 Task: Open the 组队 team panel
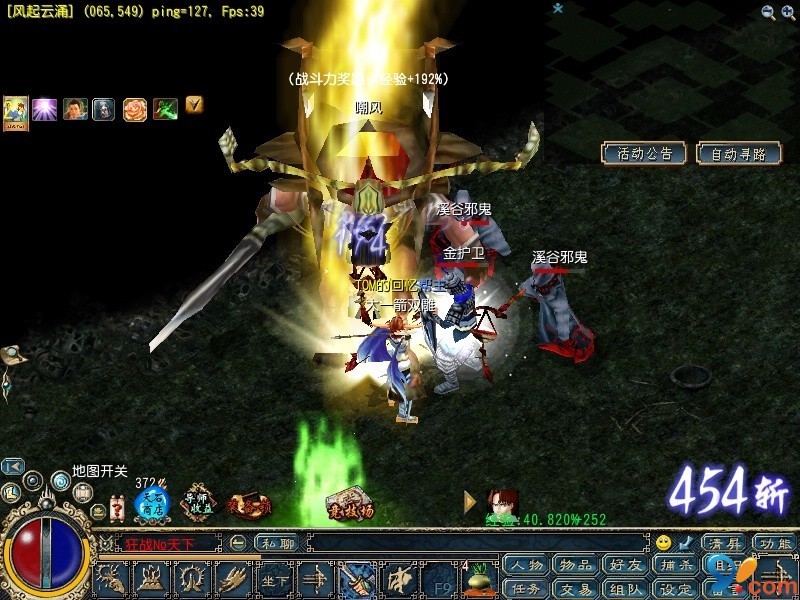tap(626, 589)
